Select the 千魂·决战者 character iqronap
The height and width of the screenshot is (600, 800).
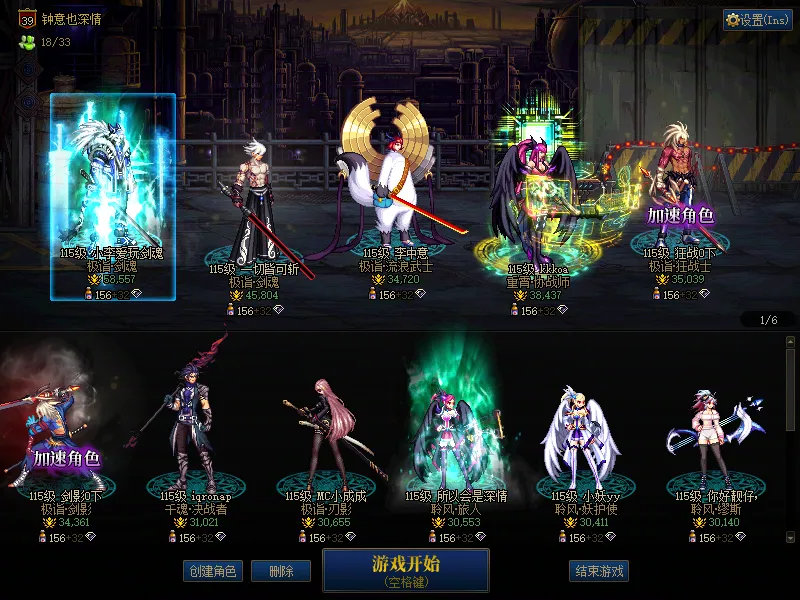[x=195, y=430]
